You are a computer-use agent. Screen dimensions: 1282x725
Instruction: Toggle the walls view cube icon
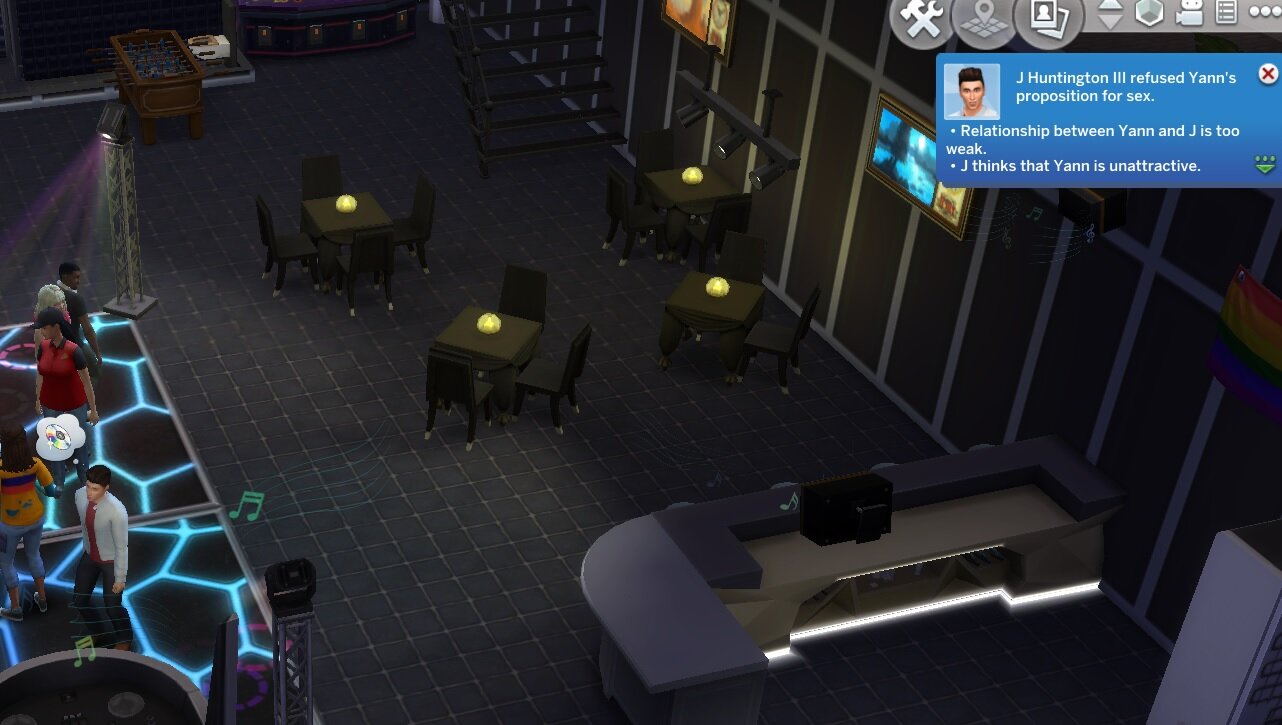[x=1151, y=13]
